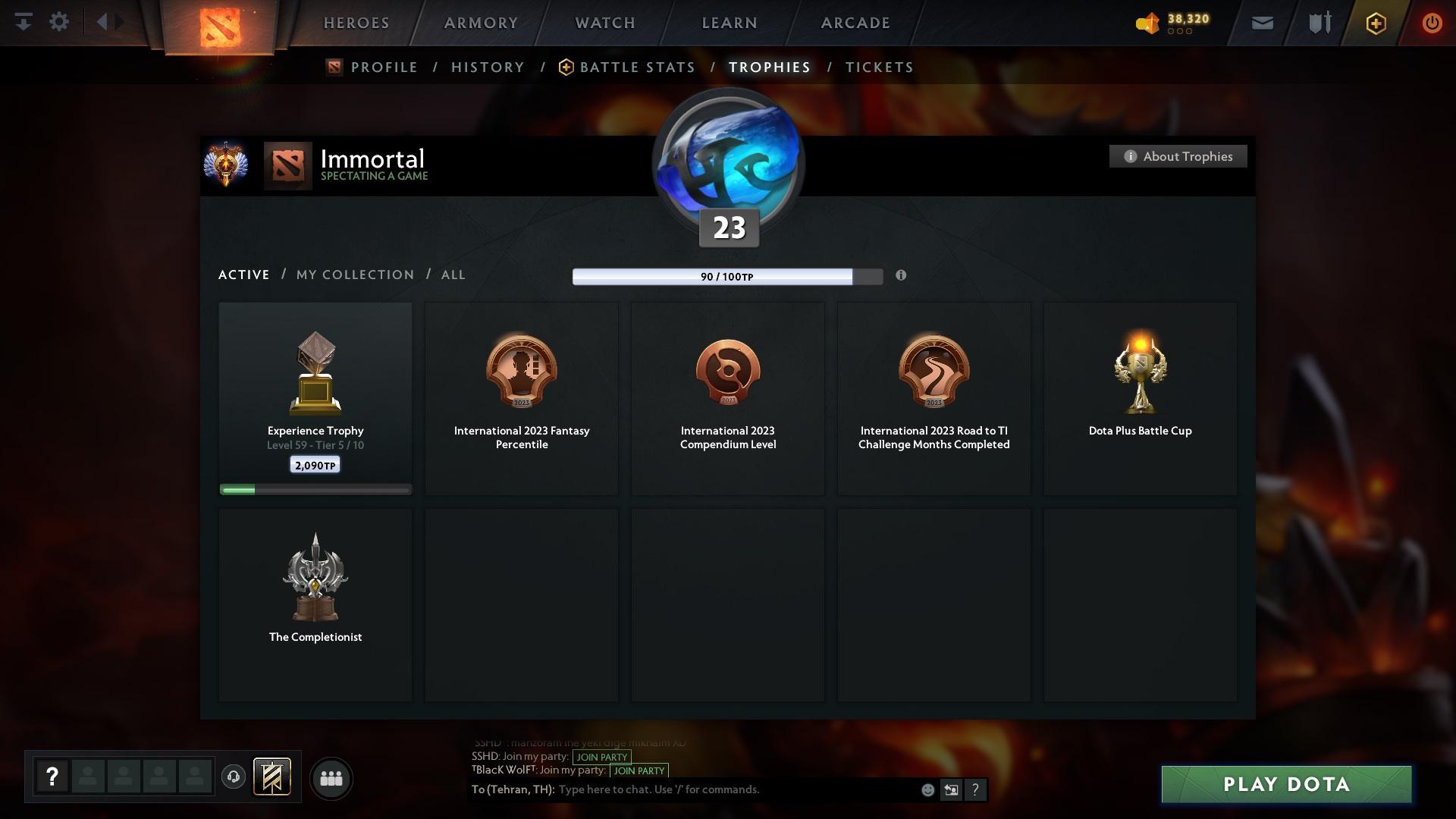Open the settings gear
Viewport: 1456px width, 819px height.
(x=60, y=21)
